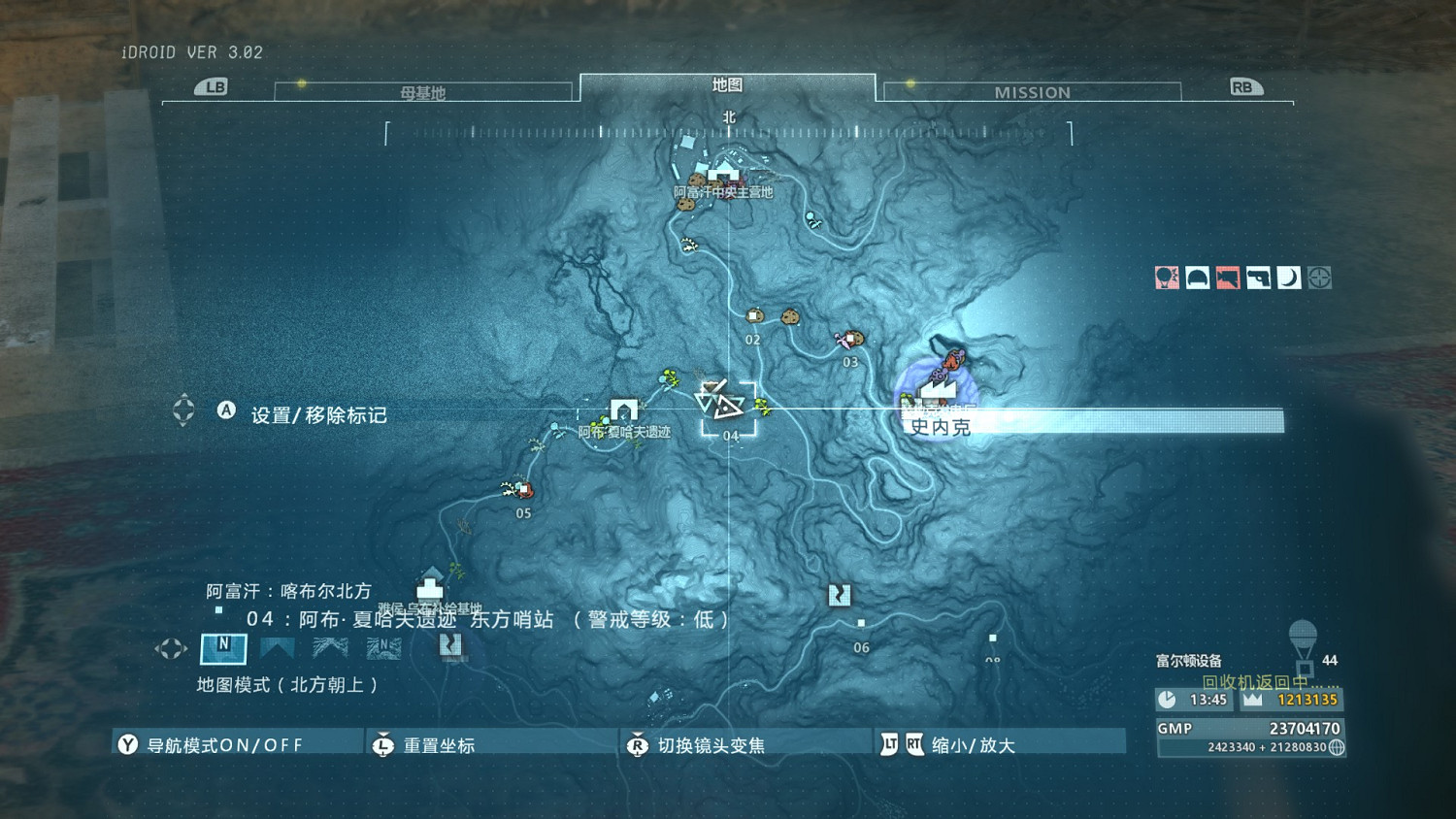Open the 地图 tab
The height and width of the screenshot is (819, 1456).
[x=727, y=85]
